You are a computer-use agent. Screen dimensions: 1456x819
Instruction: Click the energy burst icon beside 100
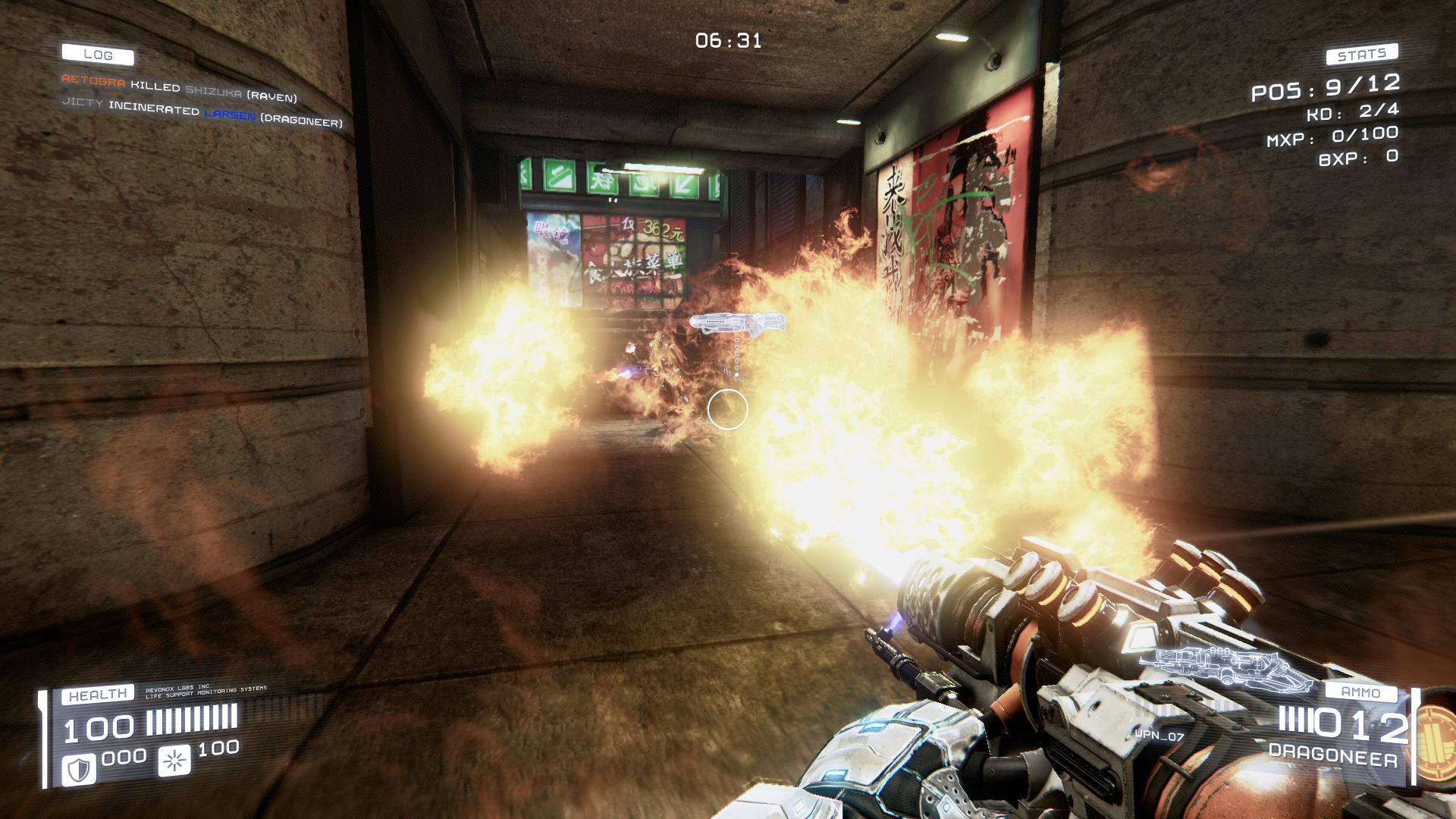click(x=174, y=761)
